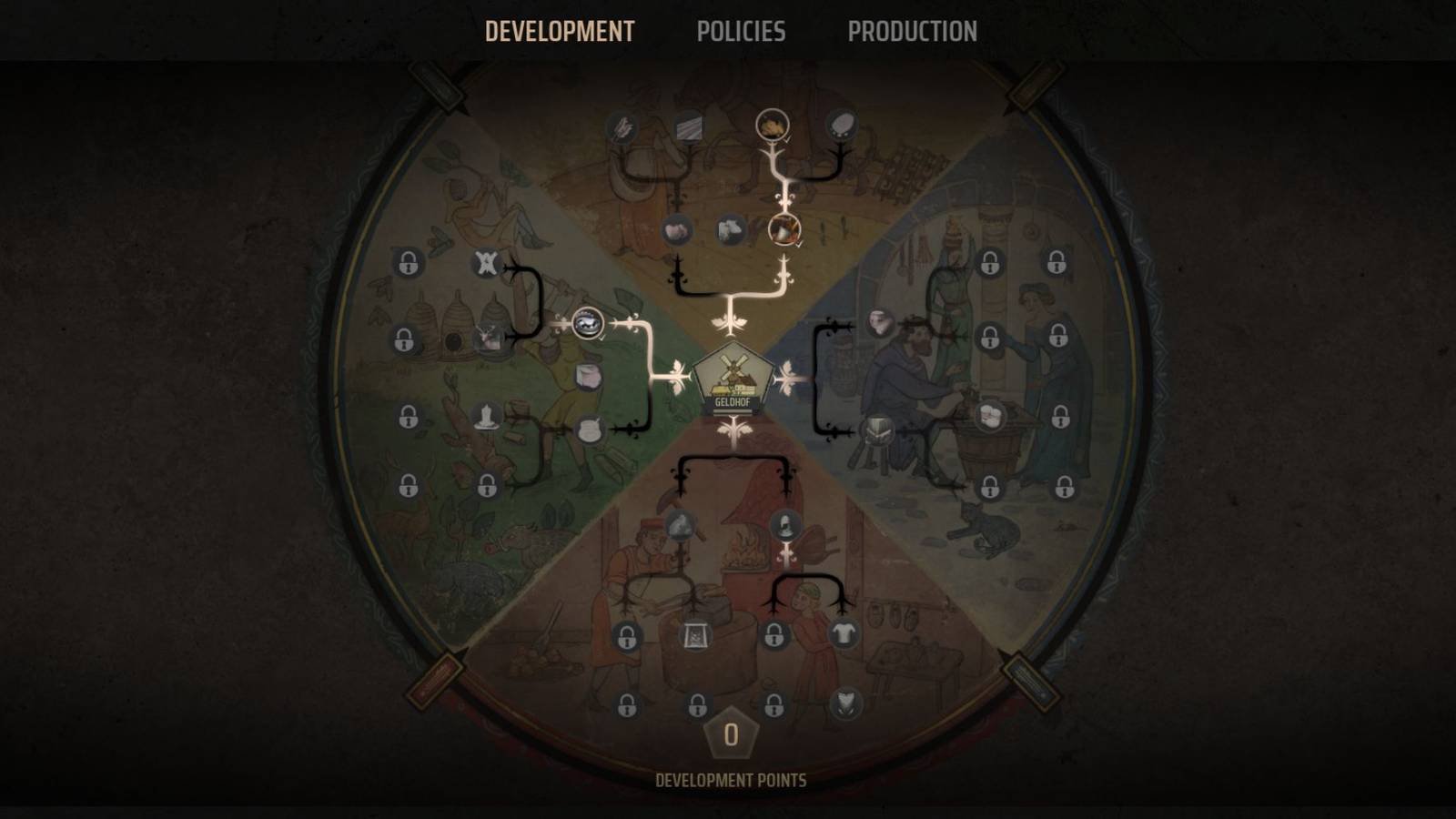This screenshot has width=1456, height=819.
Task: Select the large fields node at the top right
Action: click(x=843, y=126)
